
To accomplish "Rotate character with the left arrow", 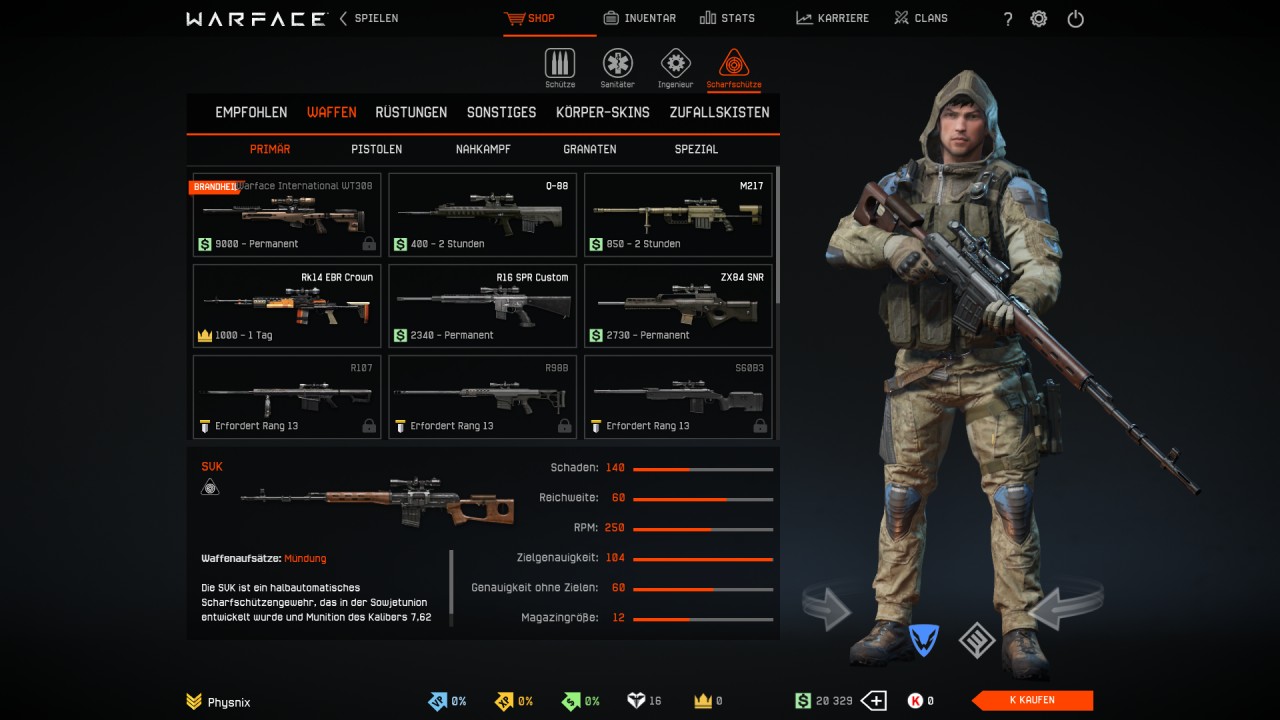I will point(827,608).
